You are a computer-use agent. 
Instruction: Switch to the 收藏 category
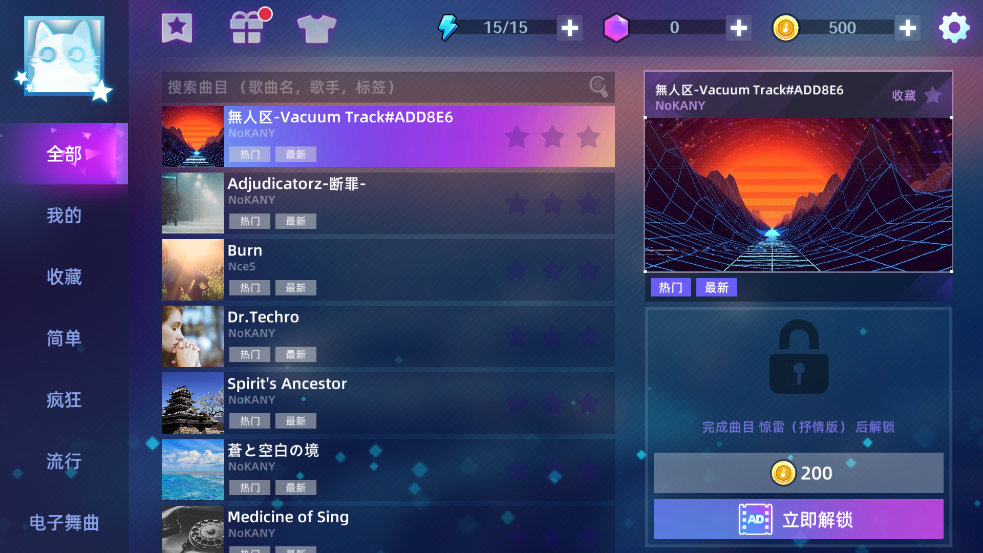coord(64,277)
